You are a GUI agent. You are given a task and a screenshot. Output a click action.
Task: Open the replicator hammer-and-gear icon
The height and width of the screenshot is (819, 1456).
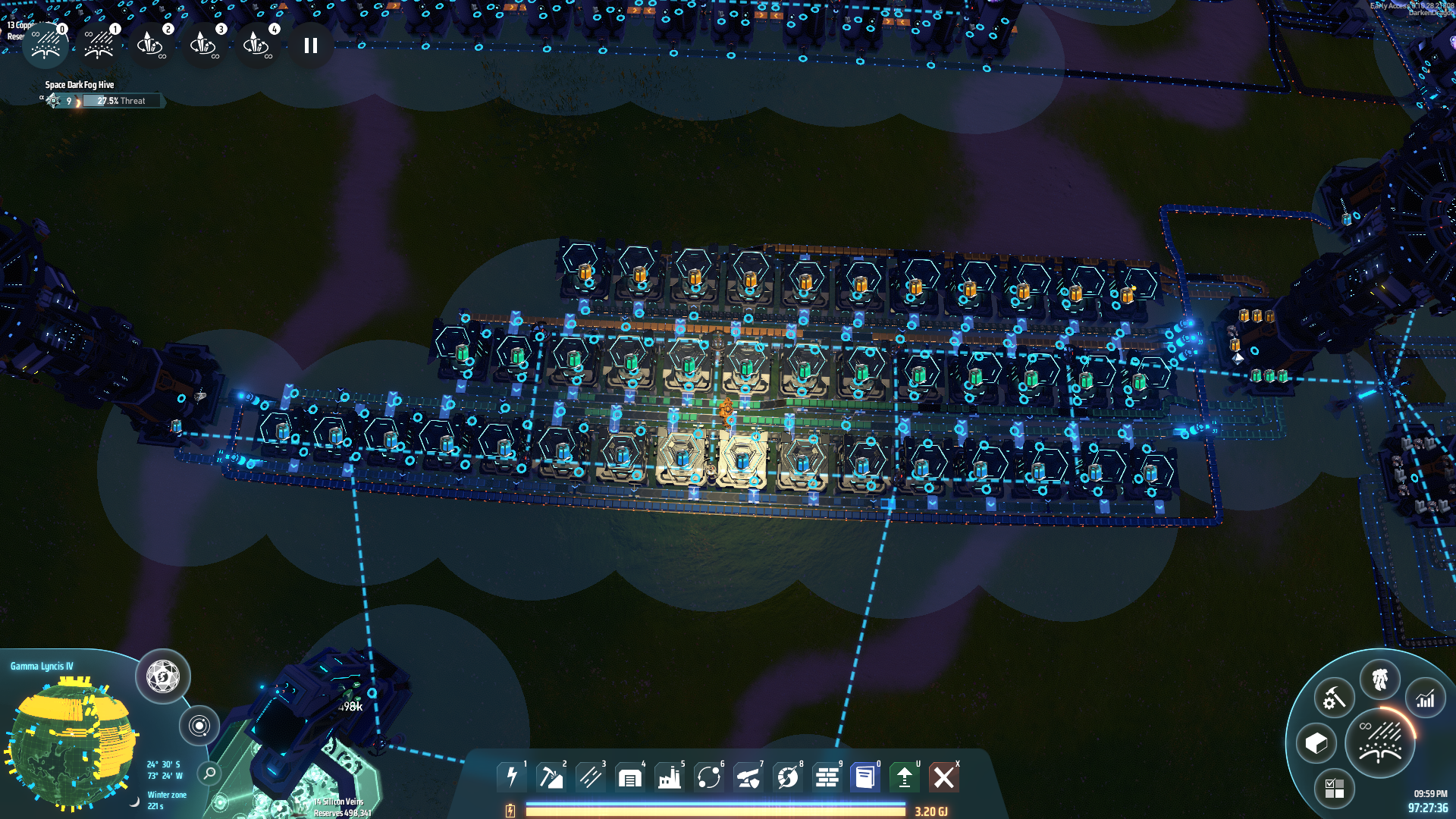[x=1334, y=698]
